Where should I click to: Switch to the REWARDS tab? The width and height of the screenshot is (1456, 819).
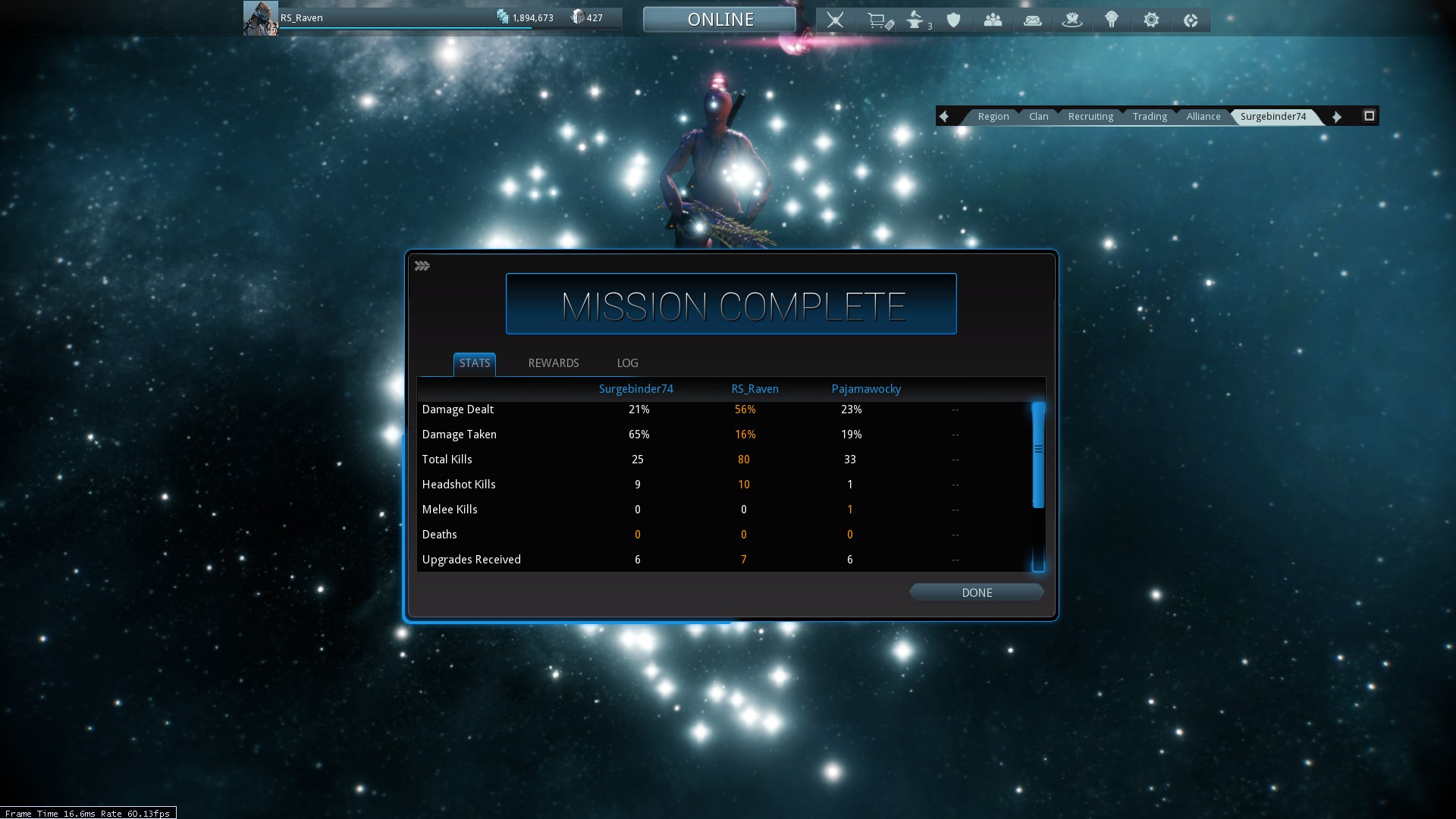click(x=553, y=363)
